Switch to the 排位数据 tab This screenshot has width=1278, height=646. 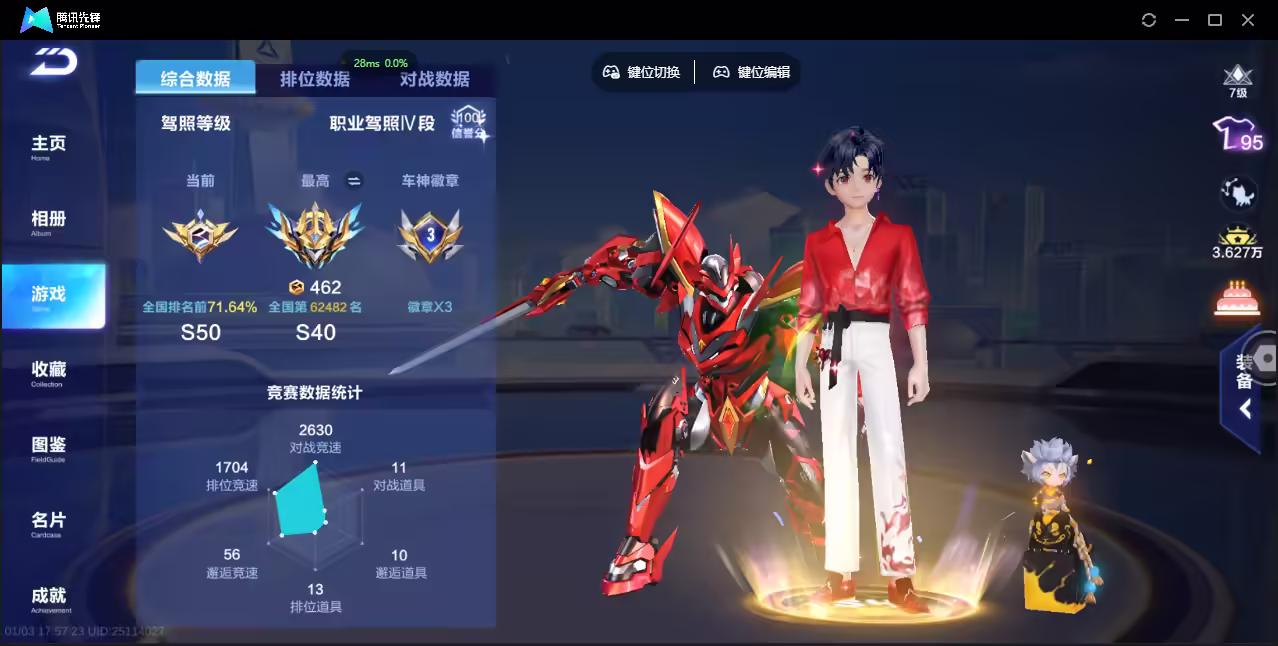click(315, 79)
